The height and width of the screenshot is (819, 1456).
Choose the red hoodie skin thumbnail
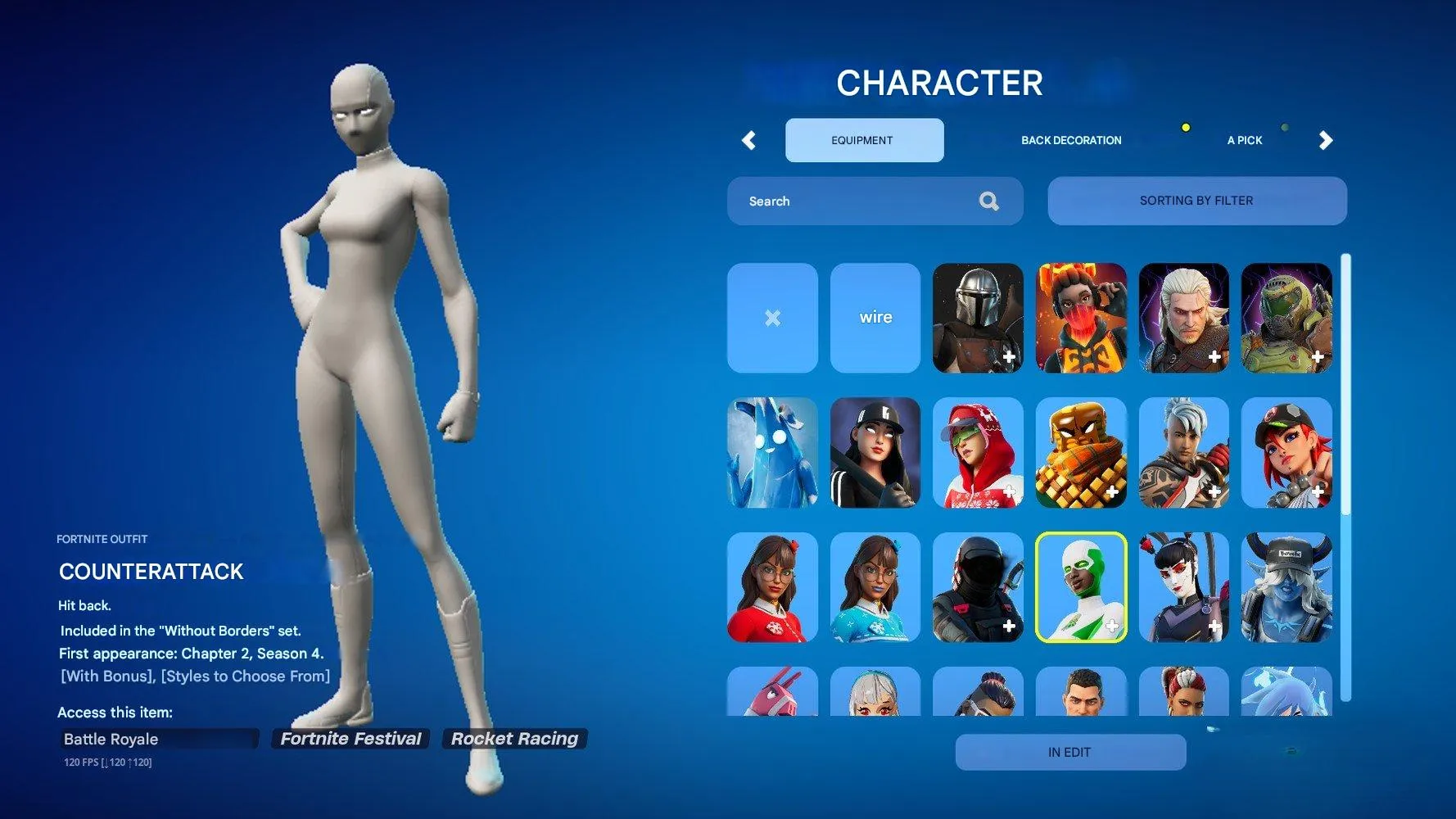978,452
